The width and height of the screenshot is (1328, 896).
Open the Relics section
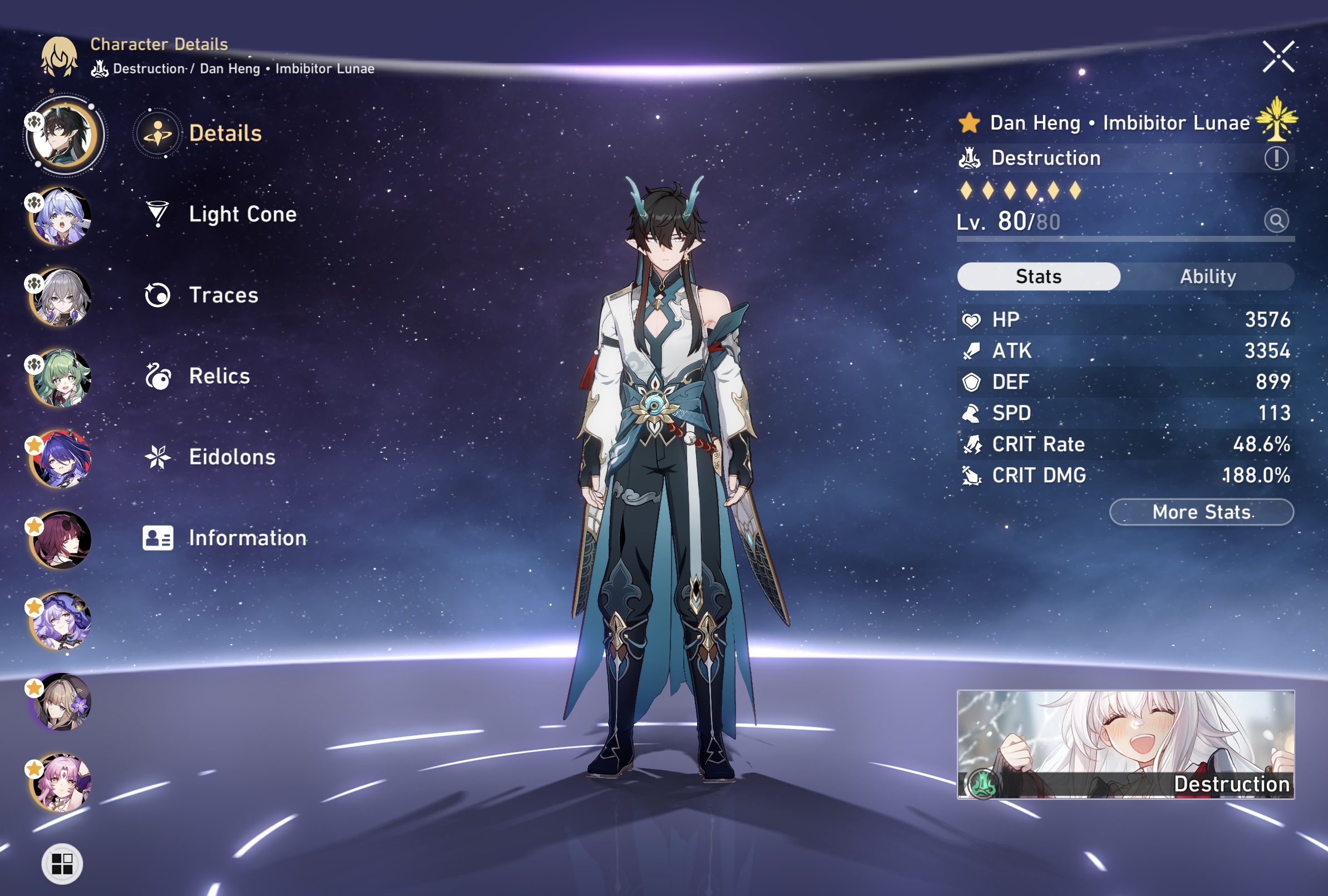(x=219, y=377)
